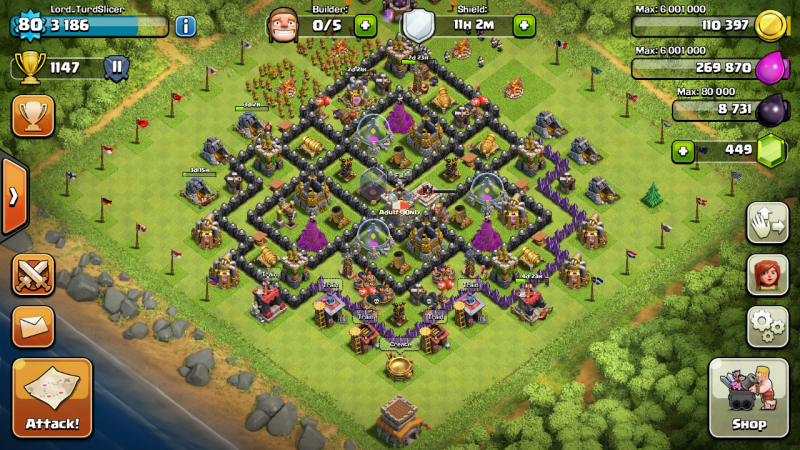Buy more gems with the green plus
The image size is (800, 450).
684,151
